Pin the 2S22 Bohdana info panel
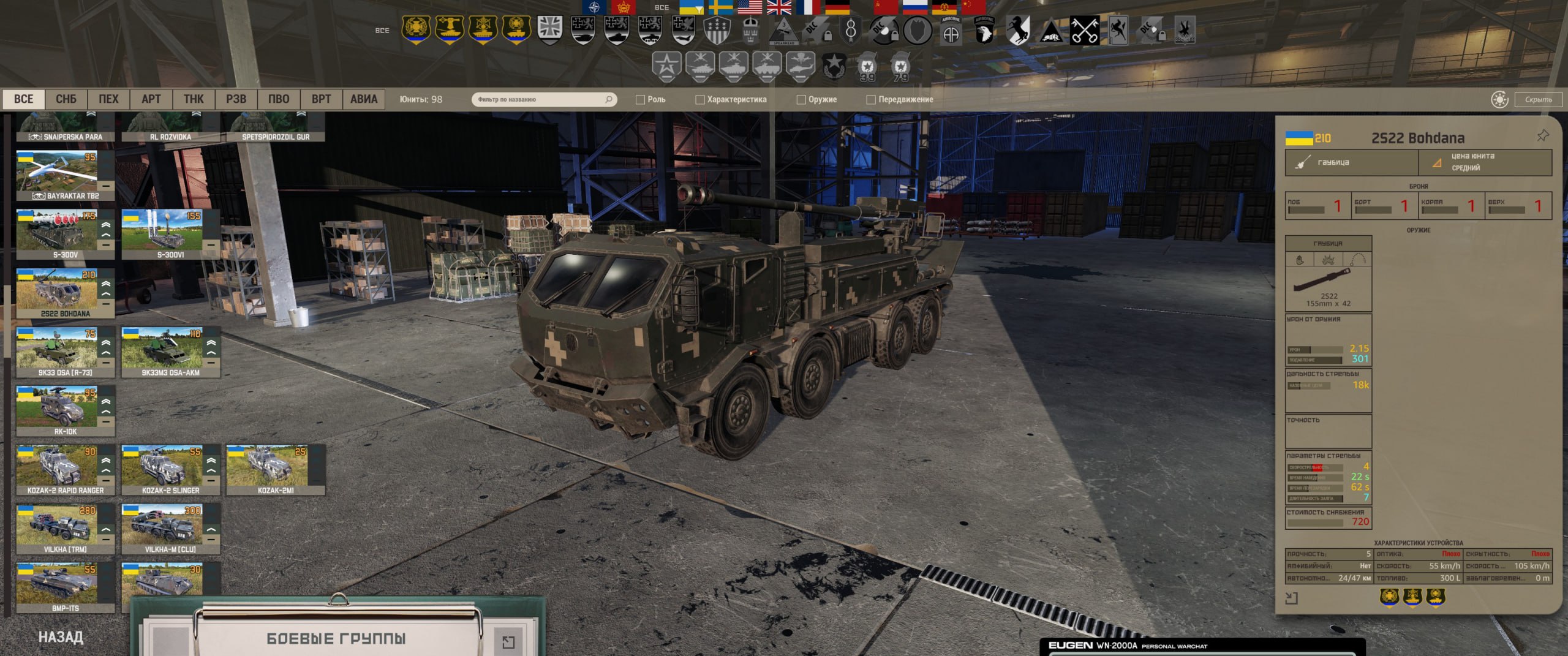This screenshot has width=1568, height=656. click(1542, 136)
